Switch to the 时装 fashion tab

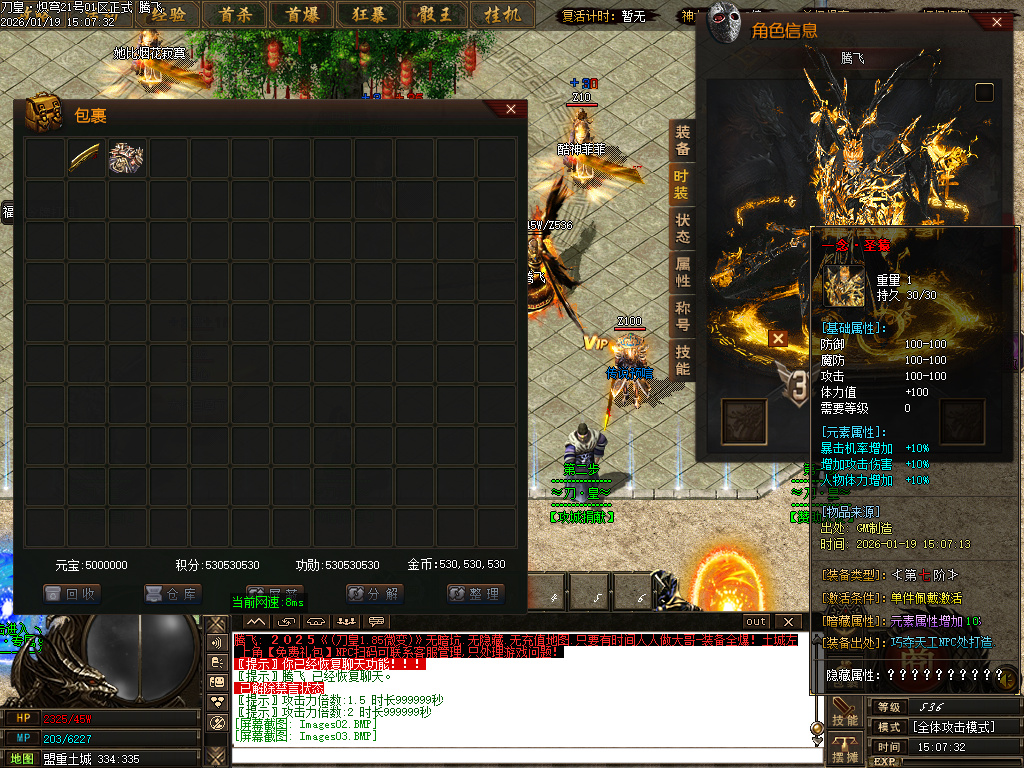click(x=681, y=184)
